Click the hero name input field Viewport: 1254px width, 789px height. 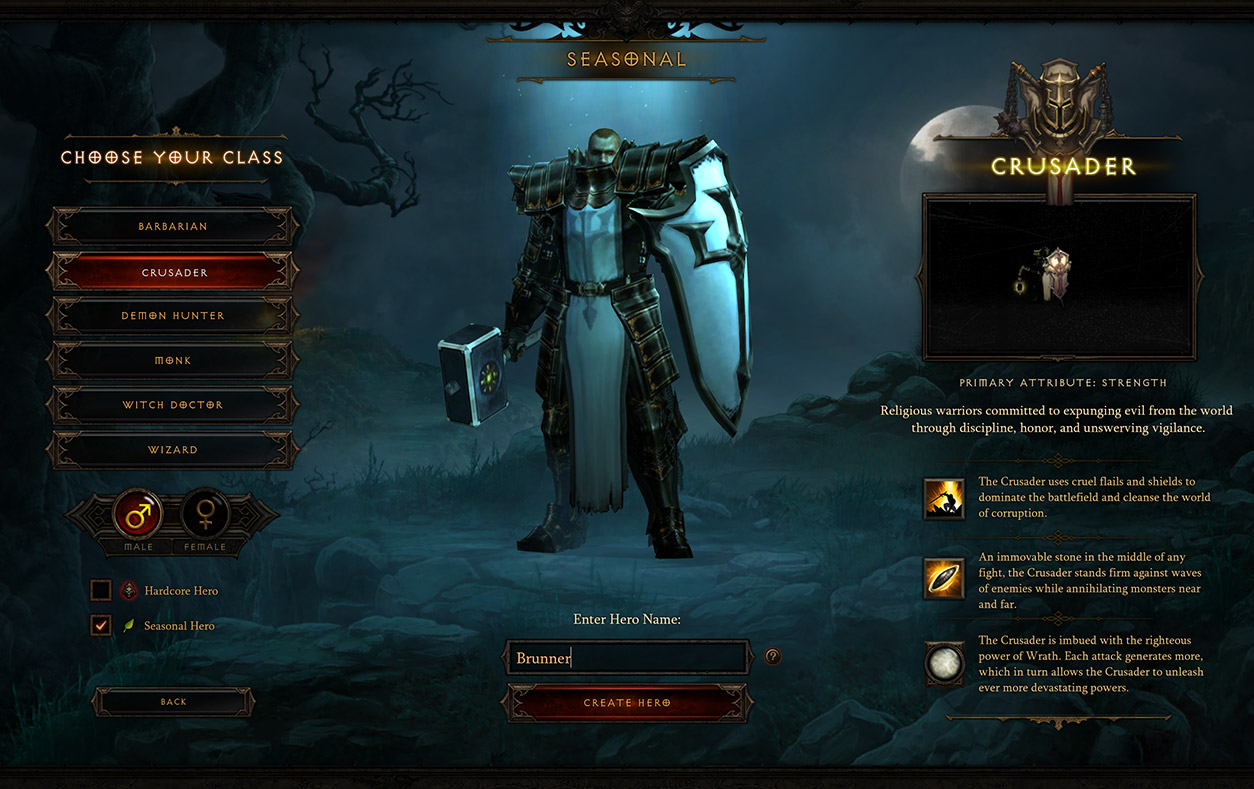click(627, 658)
